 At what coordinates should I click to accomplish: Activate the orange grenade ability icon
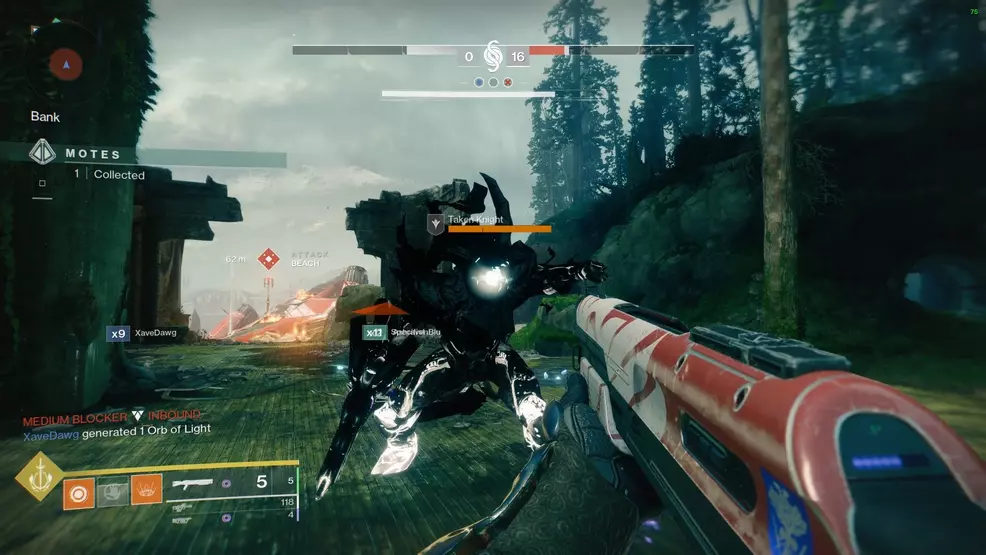tap(79, 492)
